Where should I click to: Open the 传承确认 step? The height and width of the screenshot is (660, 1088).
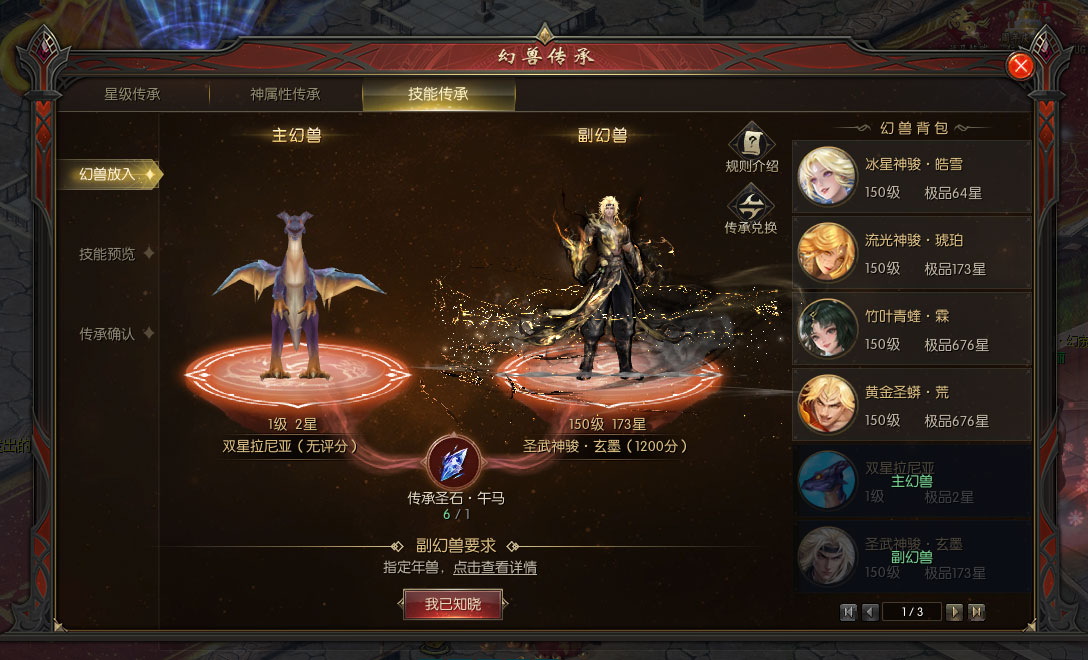click(108, 334)
